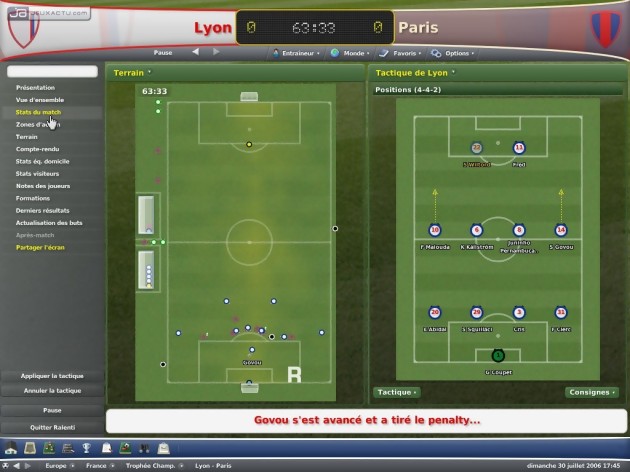Select goalkeeper G. Coupet on the tactics pitch
The height and width of the screenshot is (472, 630).
(x=498, y=356)
